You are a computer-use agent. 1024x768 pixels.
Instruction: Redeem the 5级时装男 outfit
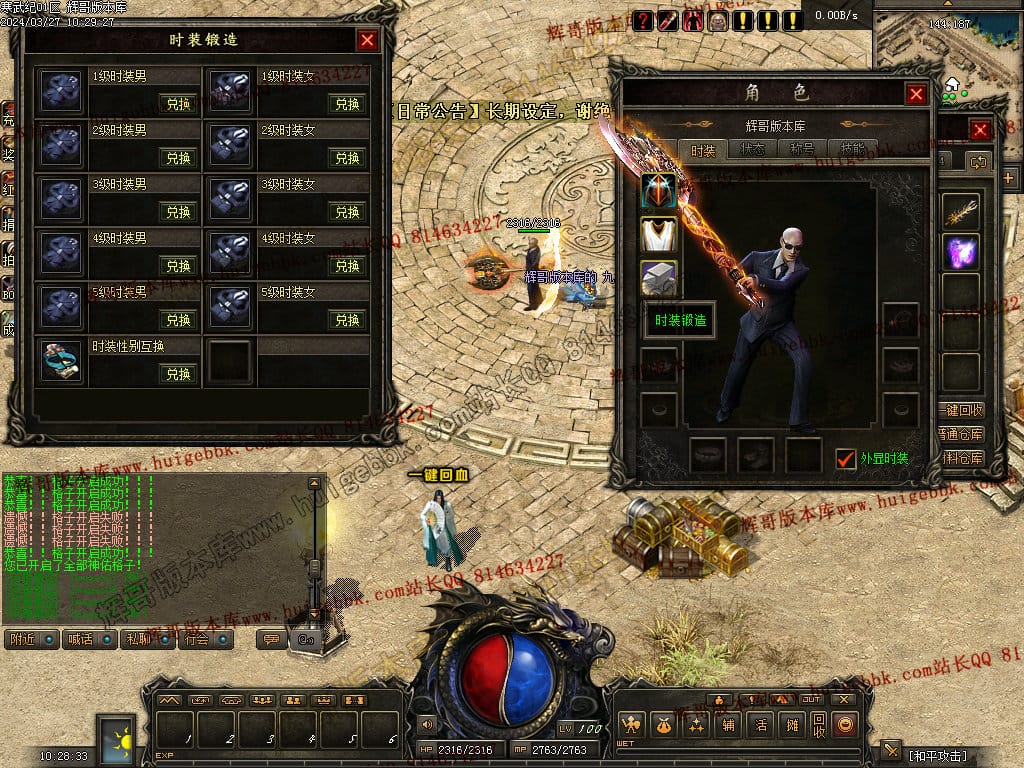(x=178, y=320)
